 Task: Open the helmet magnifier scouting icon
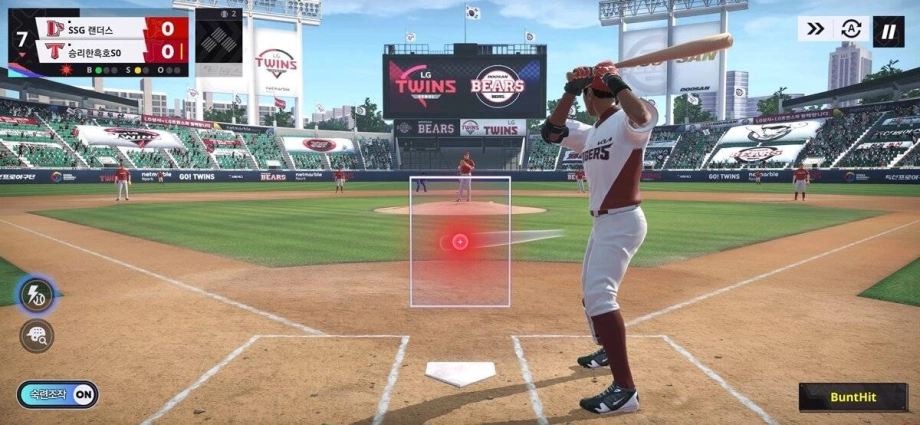tap(37, 336)
